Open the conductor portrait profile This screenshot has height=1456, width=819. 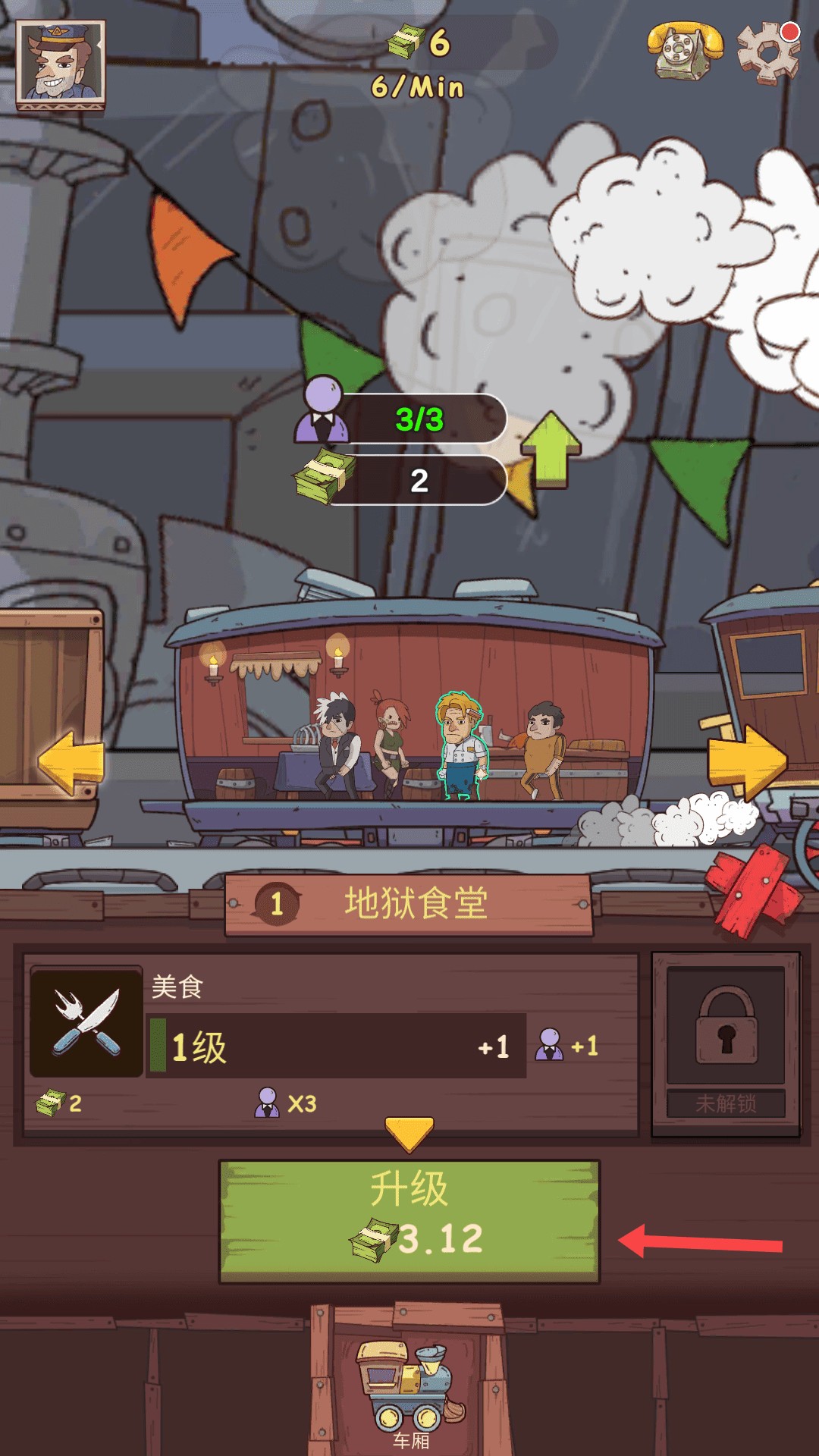tap(61, 64)
